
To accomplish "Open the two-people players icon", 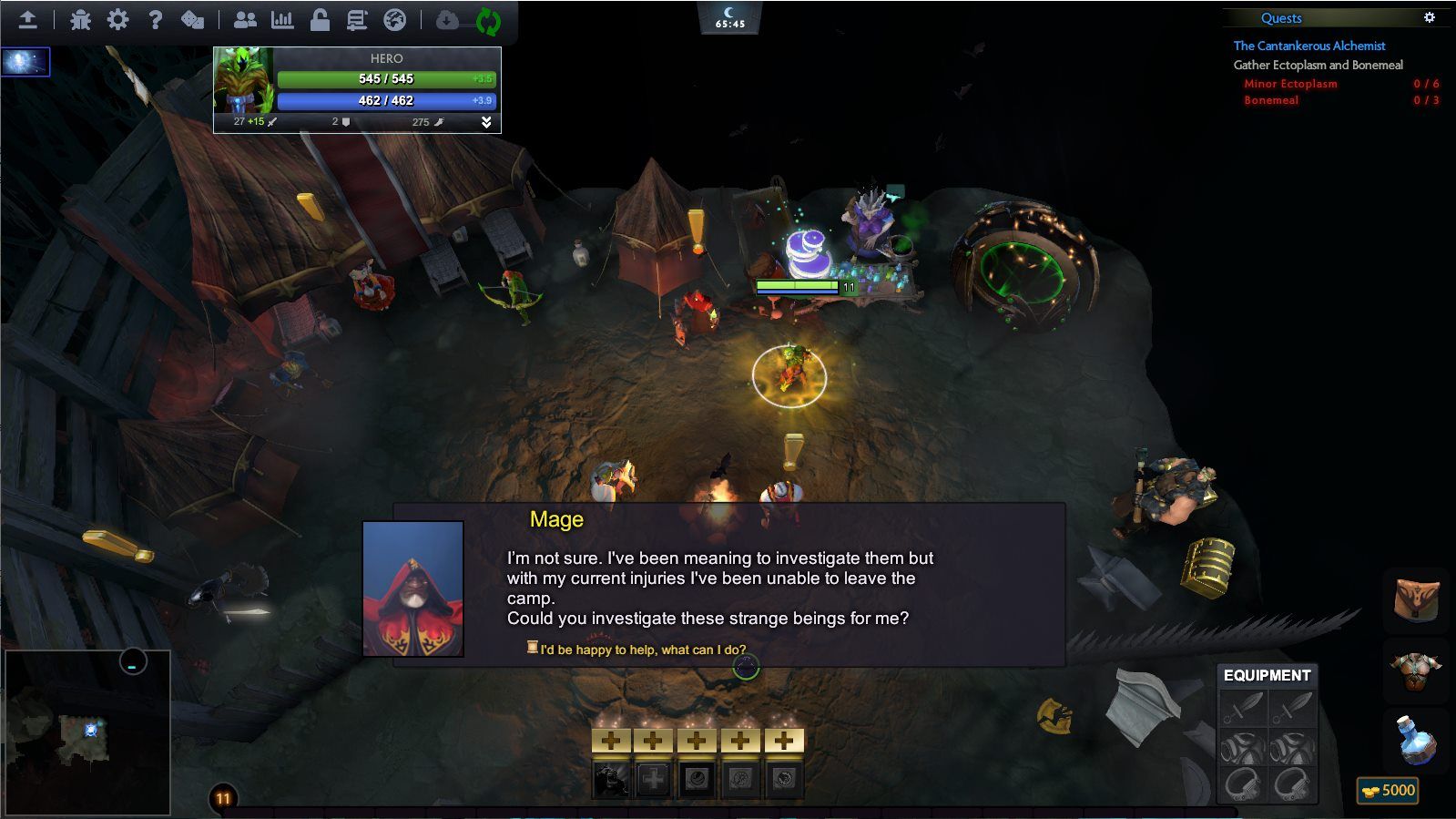I will coord(245,19).
